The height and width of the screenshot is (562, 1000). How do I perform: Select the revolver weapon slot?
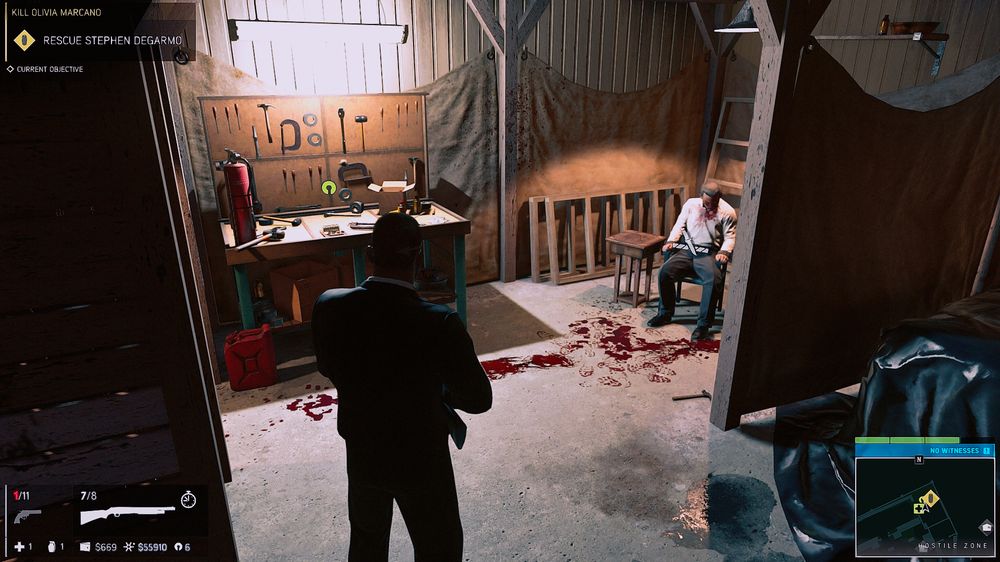tap(26, 515)
